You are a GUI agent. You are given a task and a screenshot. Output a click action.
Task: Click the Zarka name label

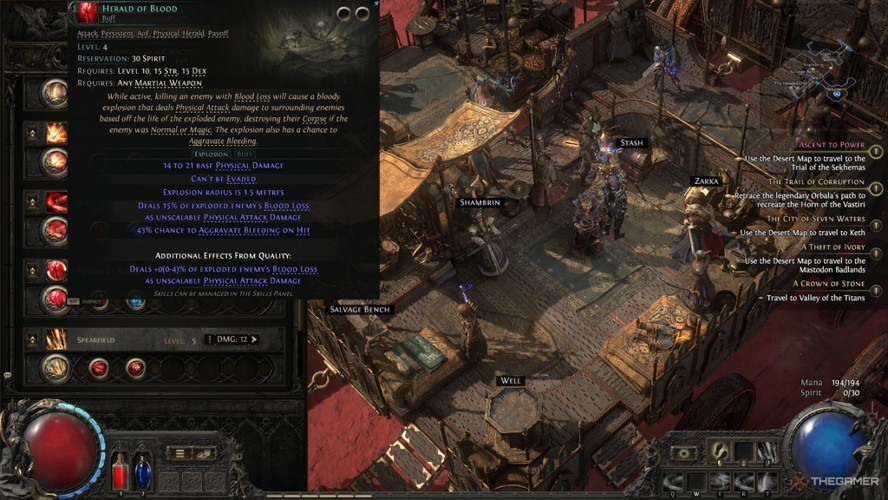point(704,182)
